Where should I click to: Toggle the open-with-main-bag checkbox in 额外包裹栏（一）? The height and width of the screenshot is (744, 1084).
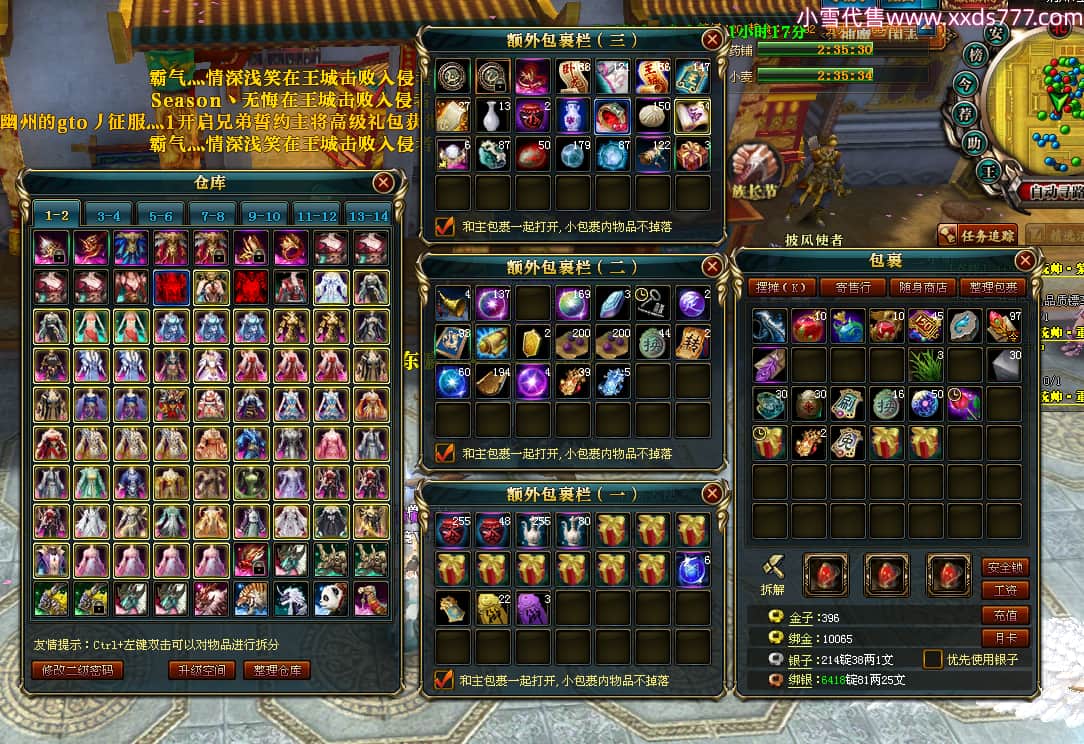(x=445, y=680)
